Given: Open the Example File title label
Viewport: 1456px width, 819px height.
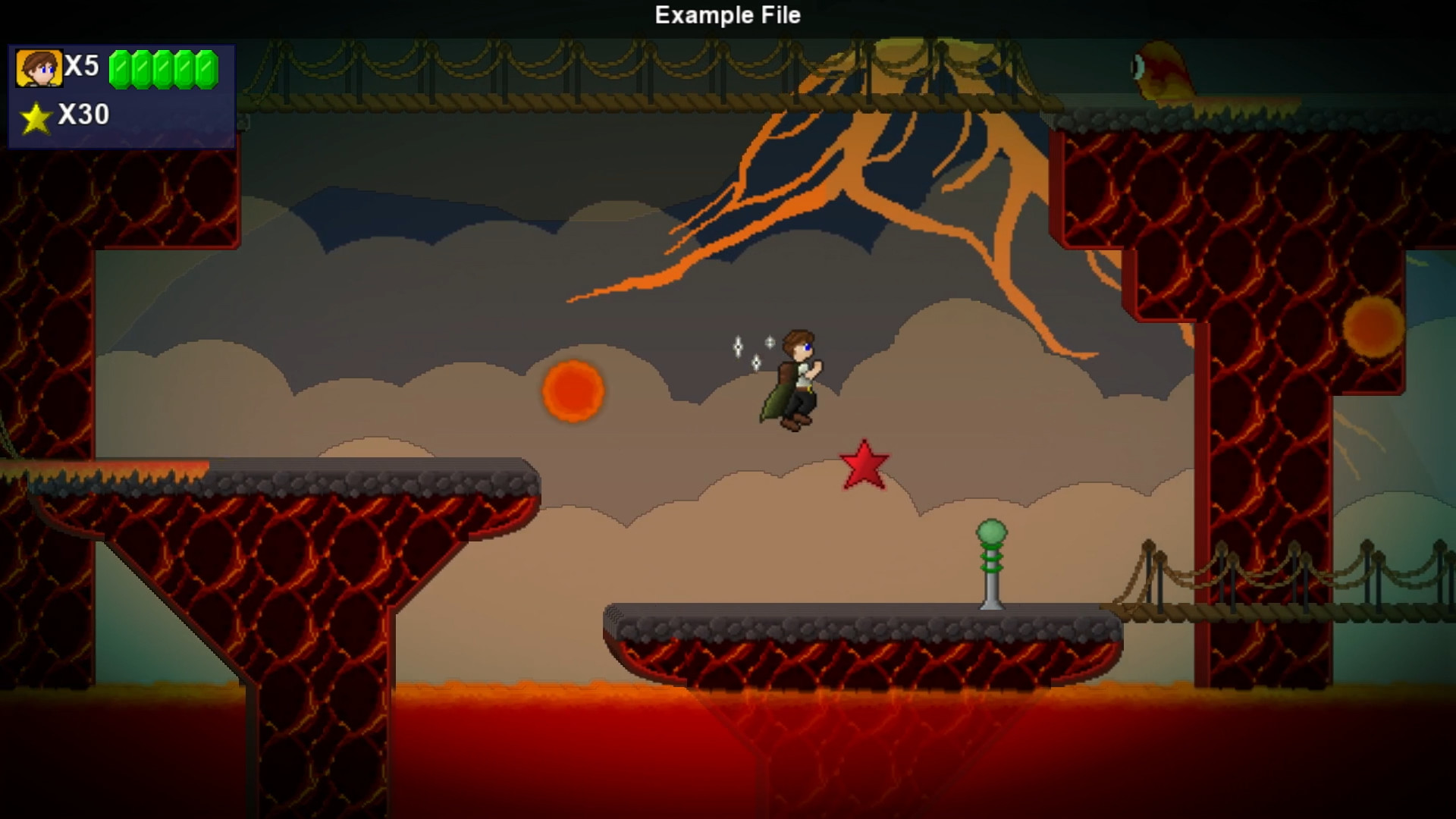Looking at the screenshot, I should tap(727, 15).
